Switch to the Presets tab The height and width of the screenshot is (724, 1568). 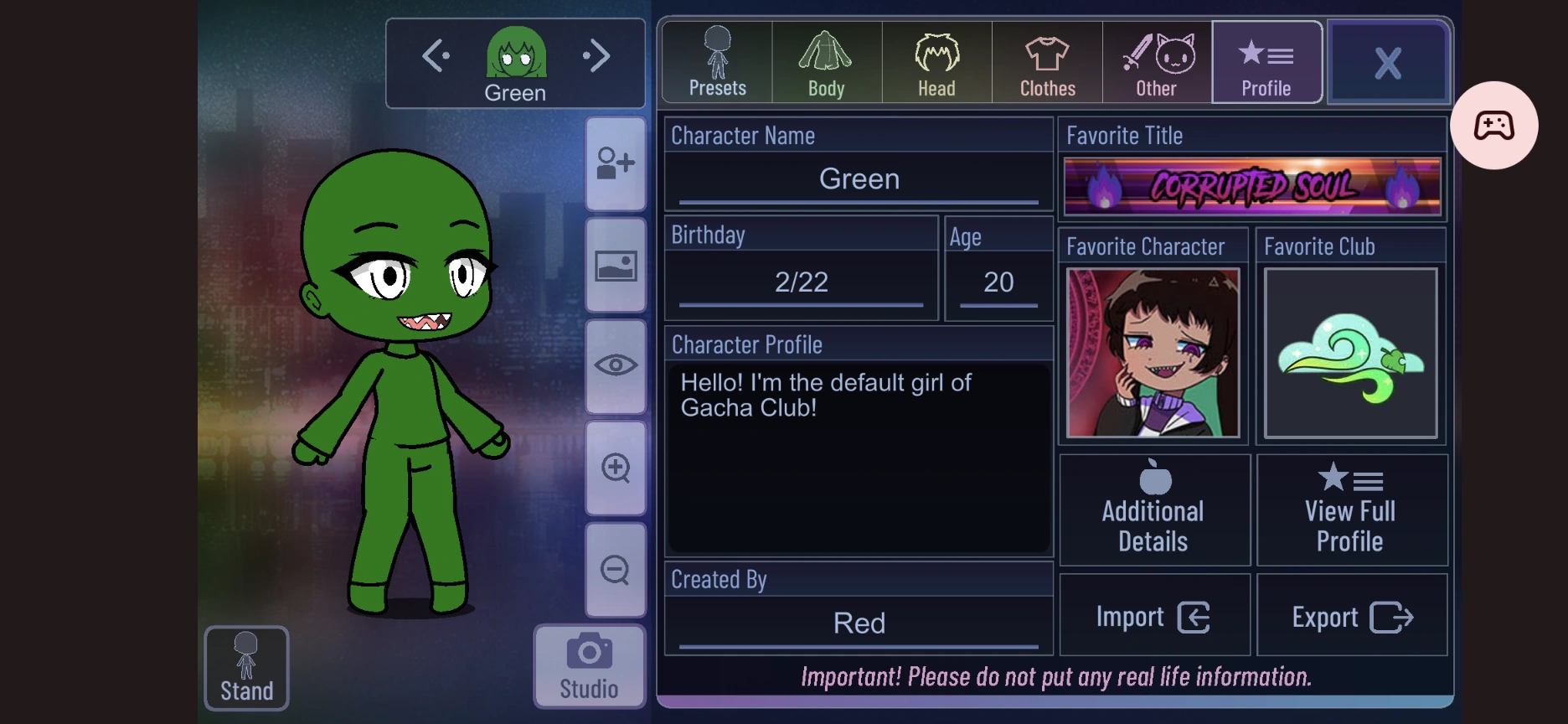click(x=716, y=62)
